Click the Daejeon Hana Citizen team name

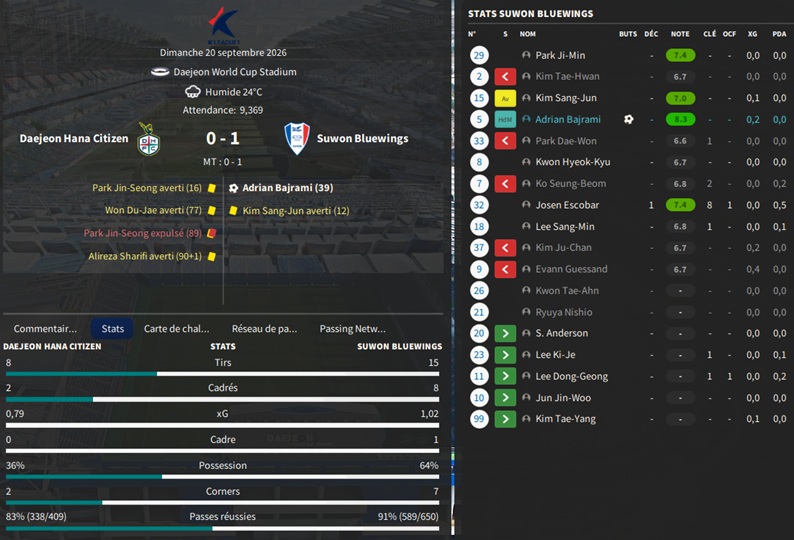tap(74, 139)
